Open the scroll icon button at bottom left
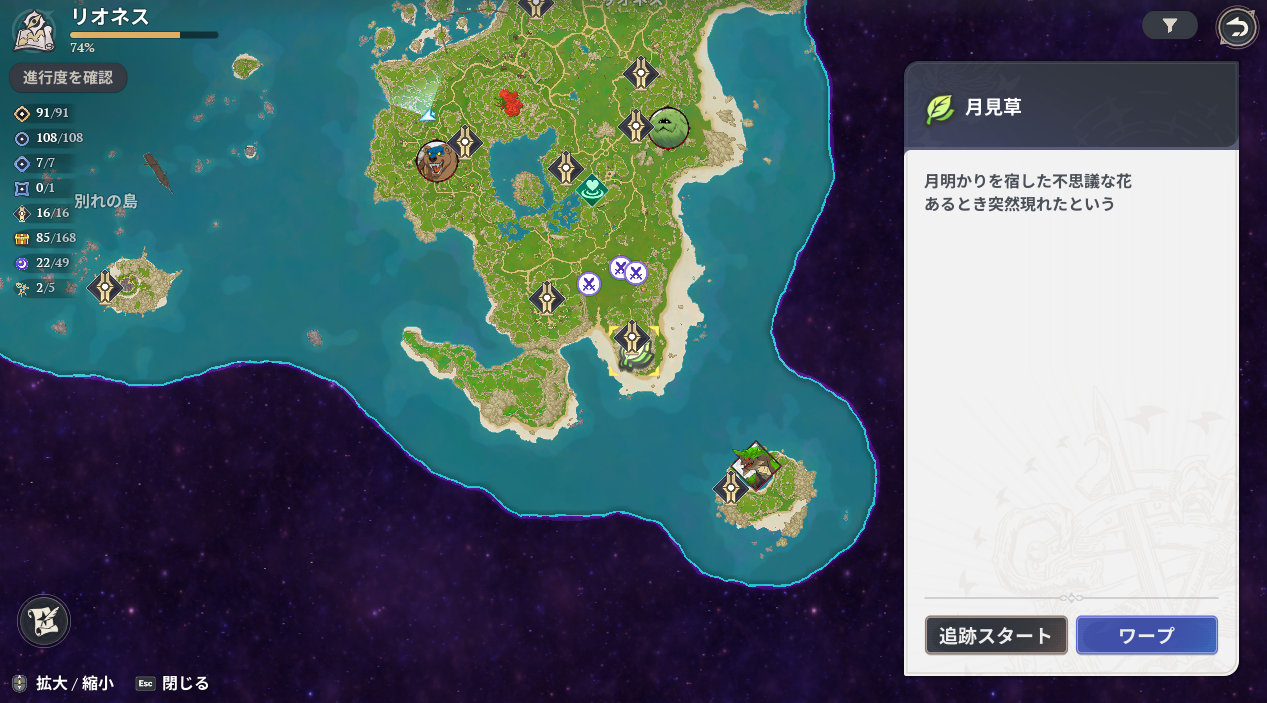 coord(44,621)
